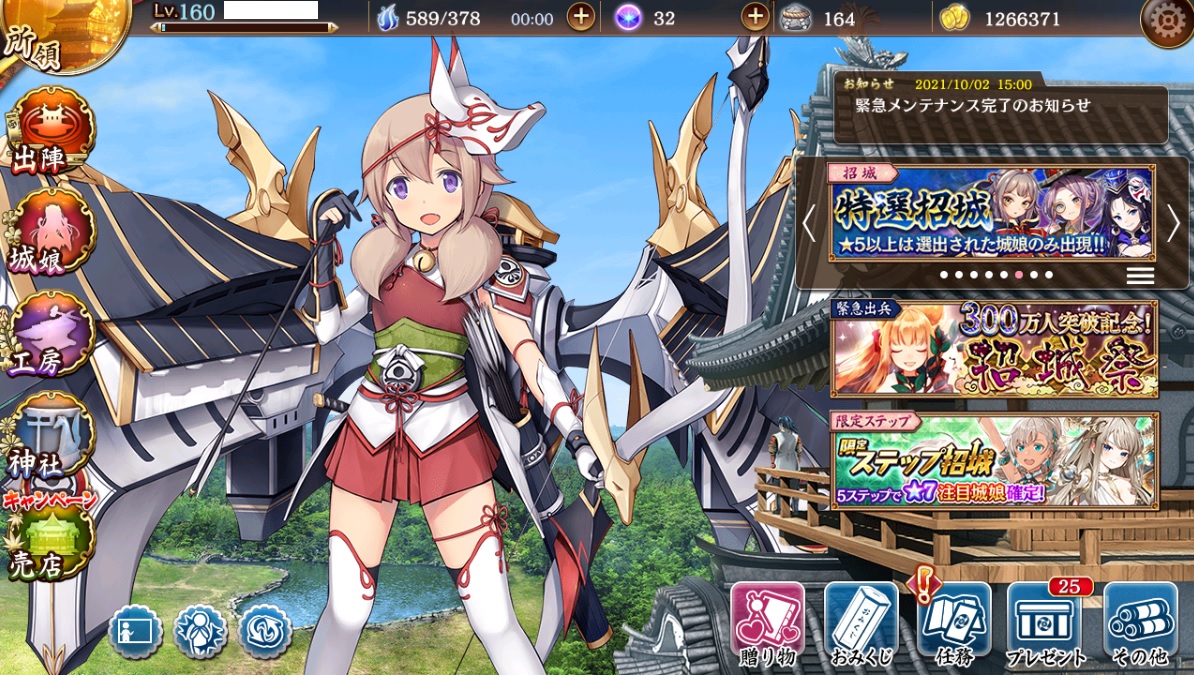The image size is (1194, 675).
Task: Open the プレゼント present box
Action: pyautogui.click(x=1046, y=623)
